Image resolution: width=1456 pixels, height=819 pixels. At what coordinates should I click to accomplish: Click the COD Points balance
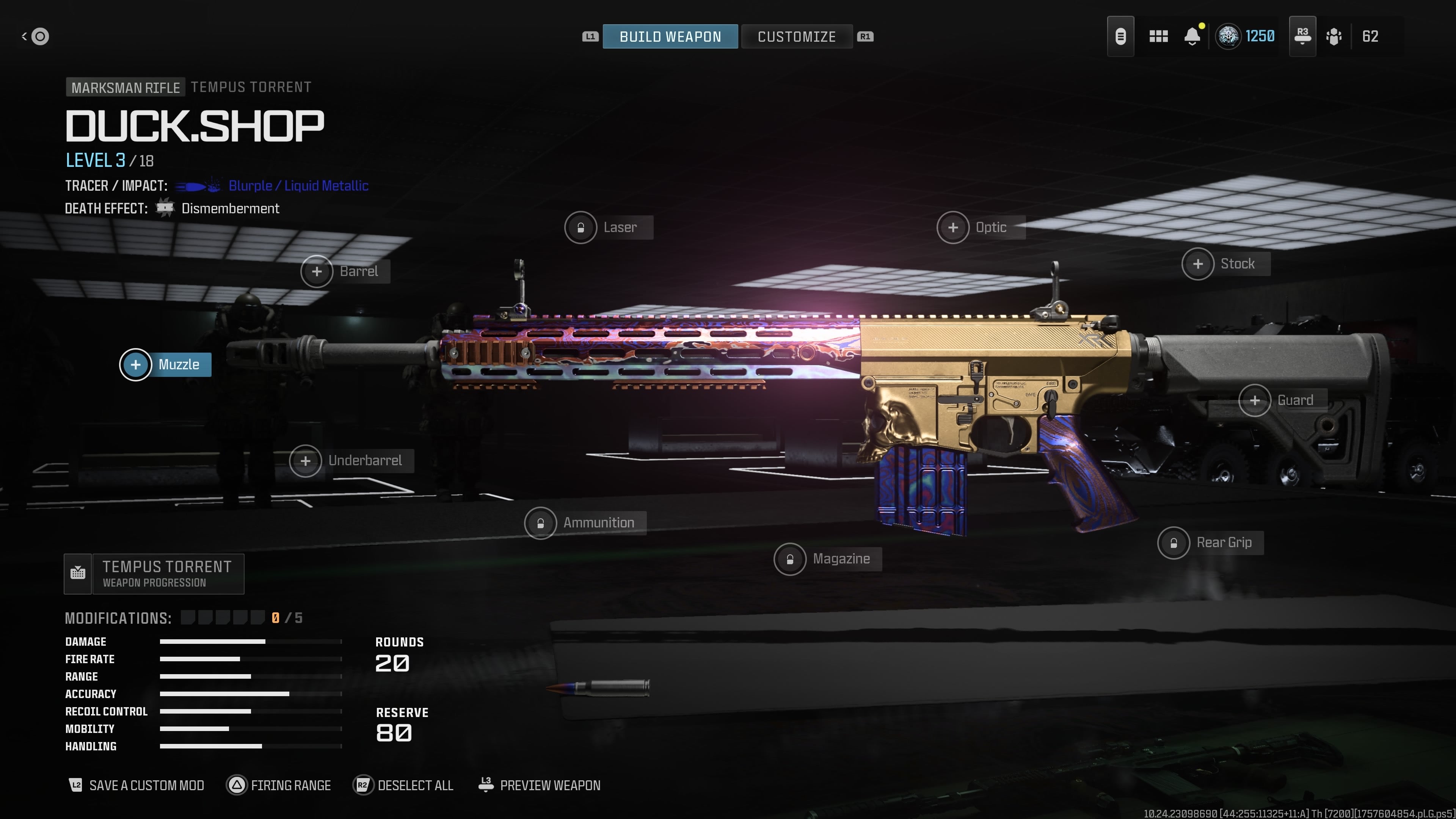(1246, 36)
